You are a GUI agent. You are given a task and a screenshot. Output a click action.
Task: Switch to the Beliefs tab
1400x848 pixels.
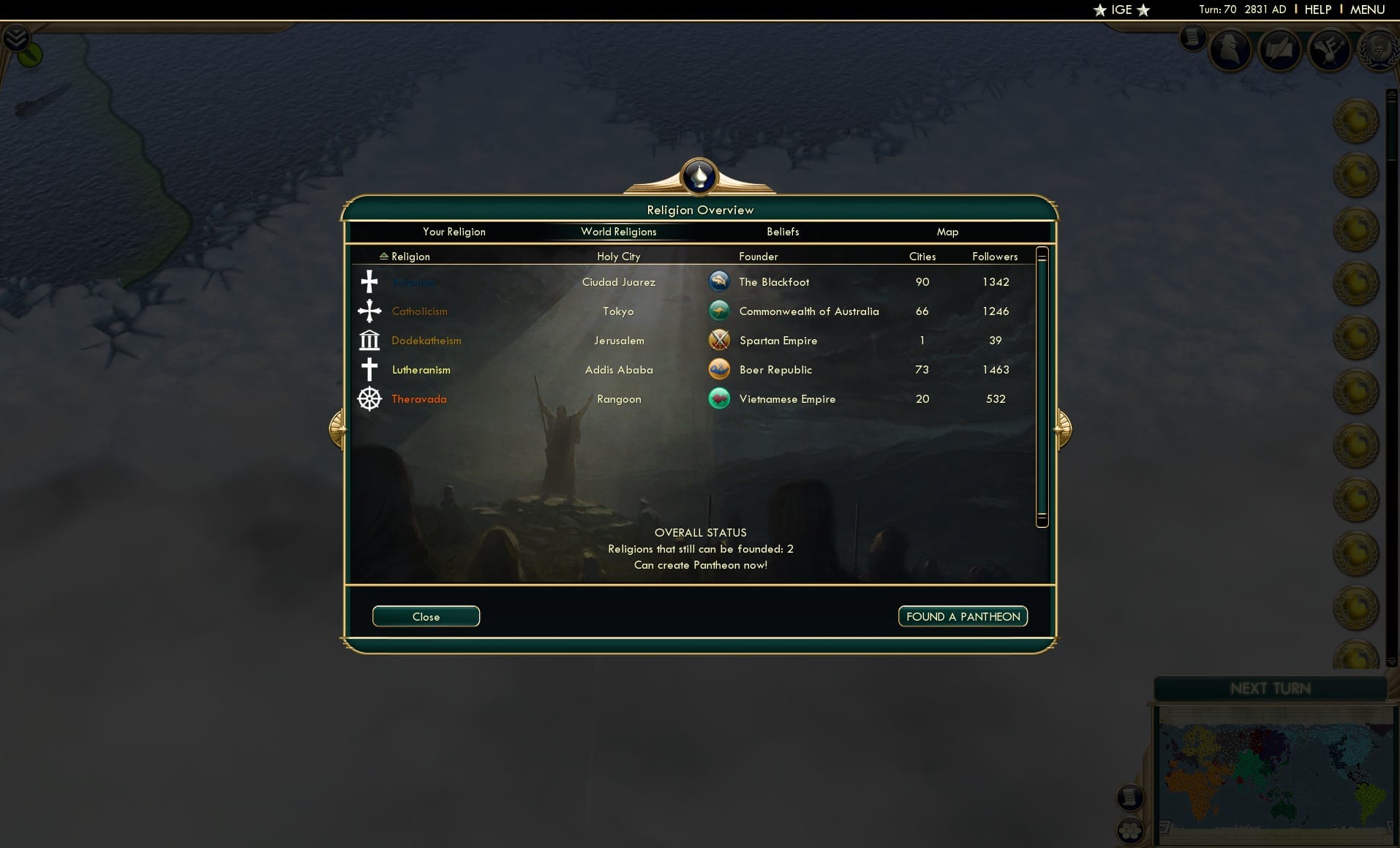[x=782, y=232]
